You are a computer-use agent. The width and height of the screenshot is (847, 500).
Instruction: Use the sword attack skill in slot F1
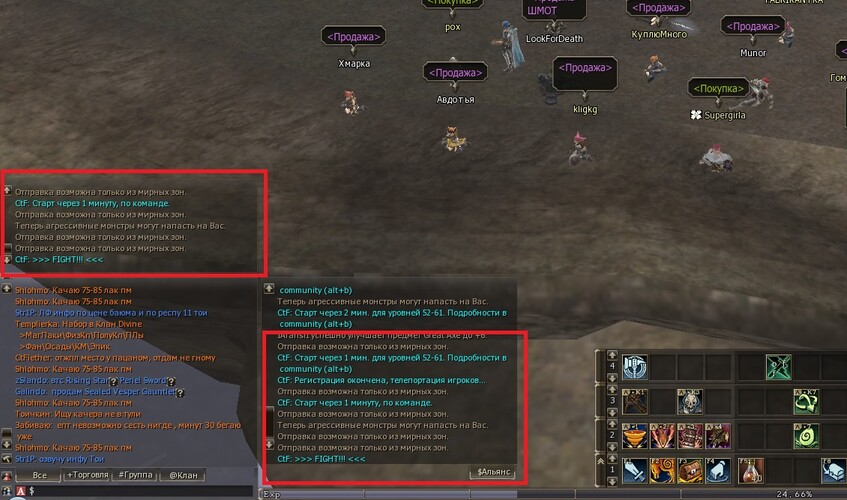[634, 470]
